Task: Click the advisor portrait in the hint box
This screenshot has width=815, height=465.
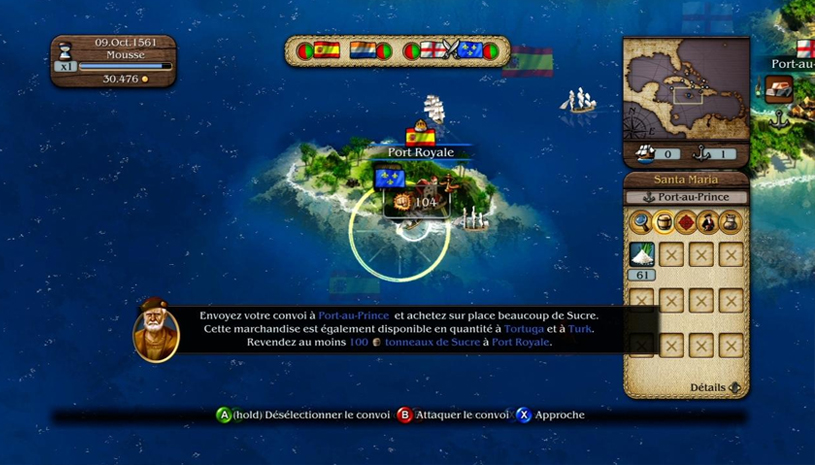Action: click(x=156, y=330)
